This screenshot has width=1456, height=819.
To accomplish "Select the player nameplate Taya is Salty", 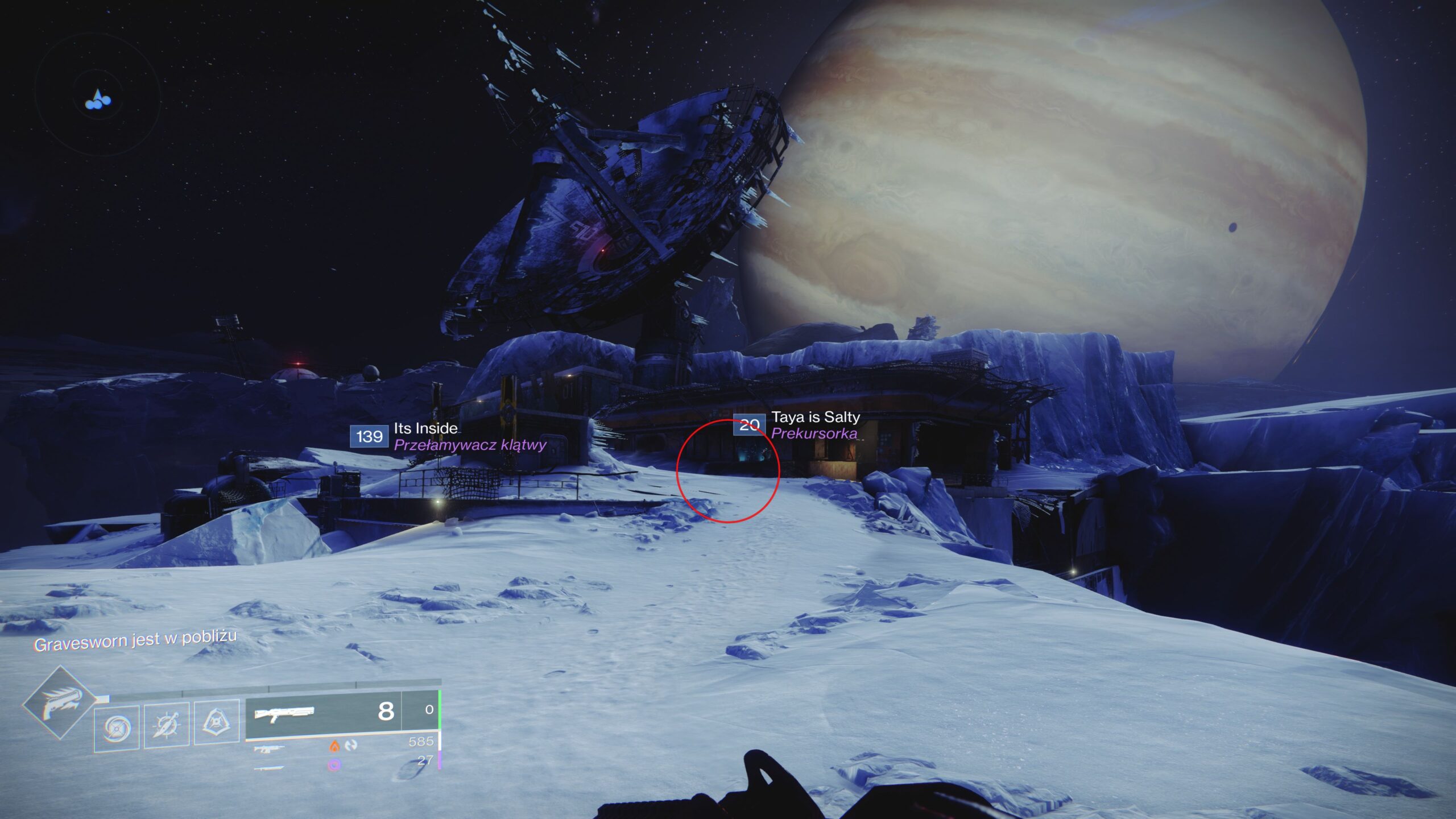I will pyautogui.click(x=815, y=417).
